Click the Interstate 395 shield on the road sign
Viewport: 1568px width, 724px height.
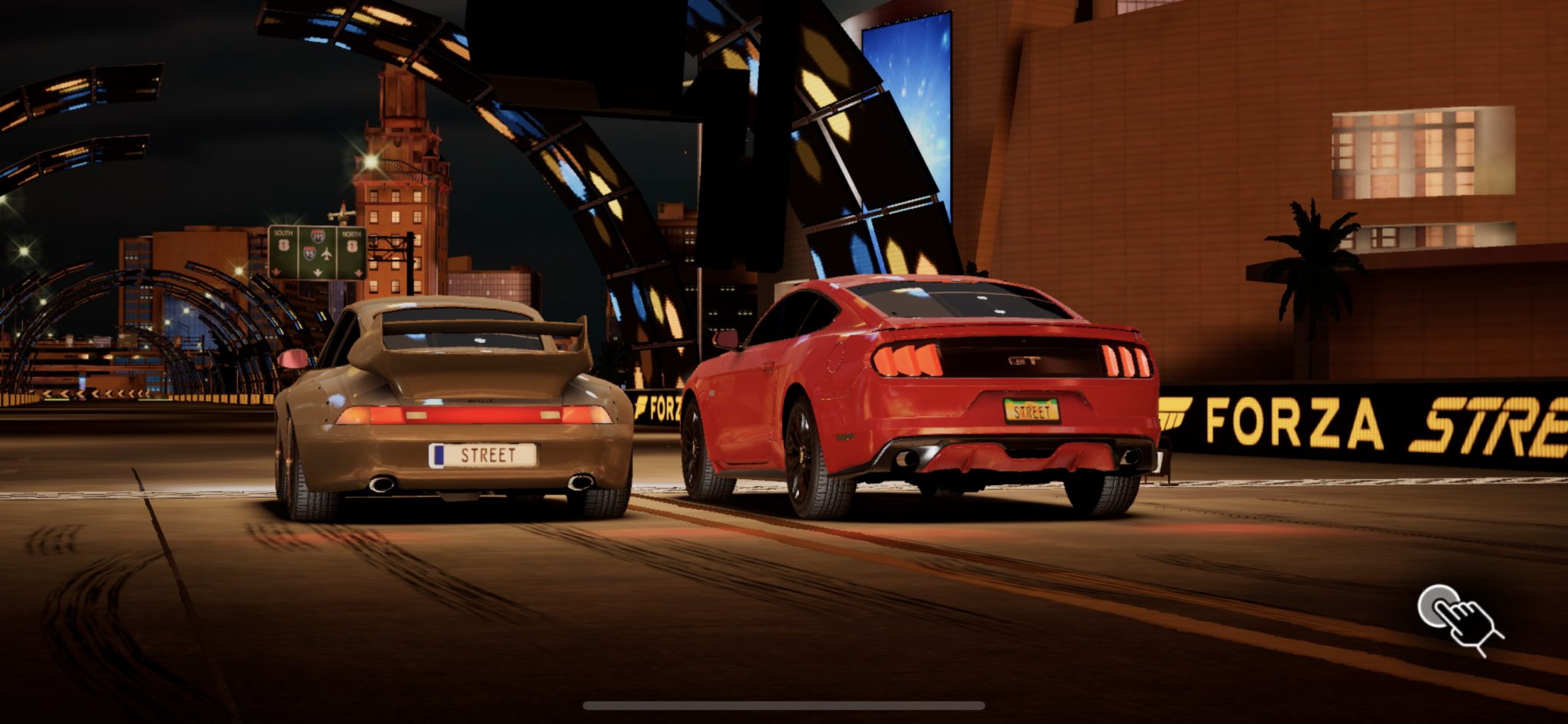coord(318,236)
